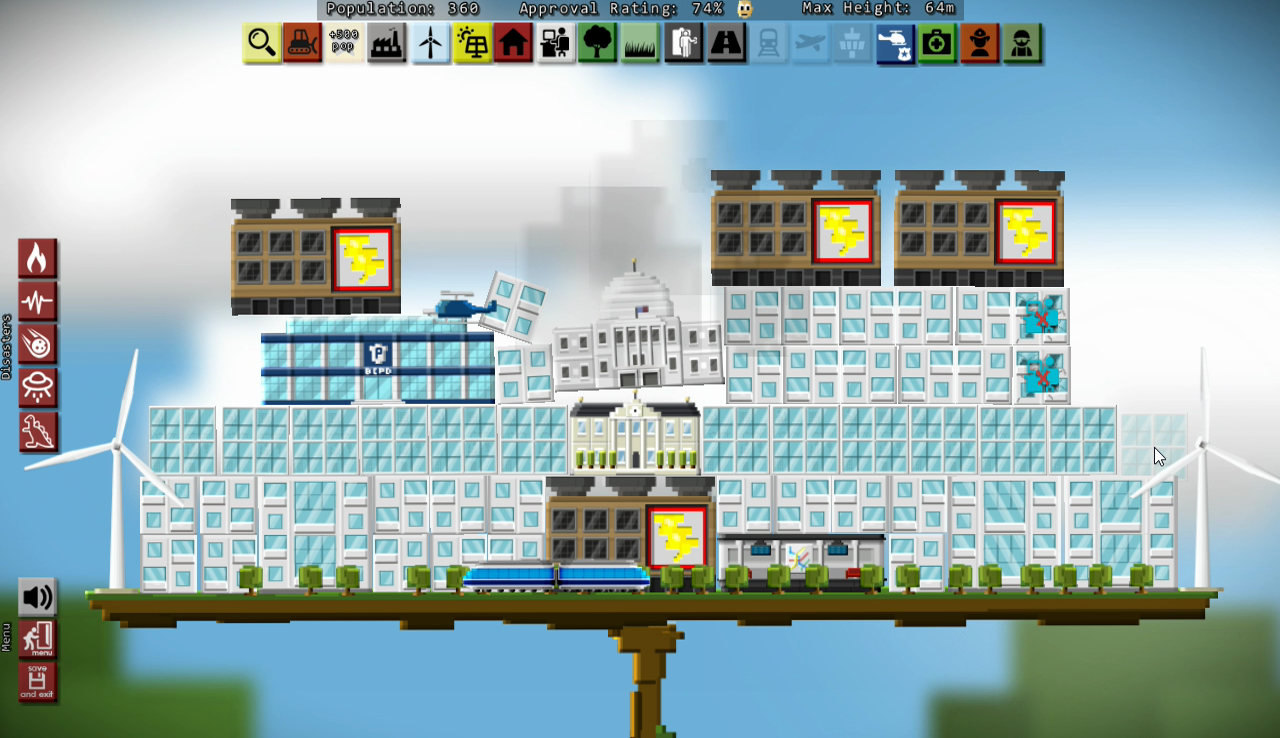Click the save and exit button
Screen dimensions: 1280x738
pyautogui.click(x=38, y=683)
